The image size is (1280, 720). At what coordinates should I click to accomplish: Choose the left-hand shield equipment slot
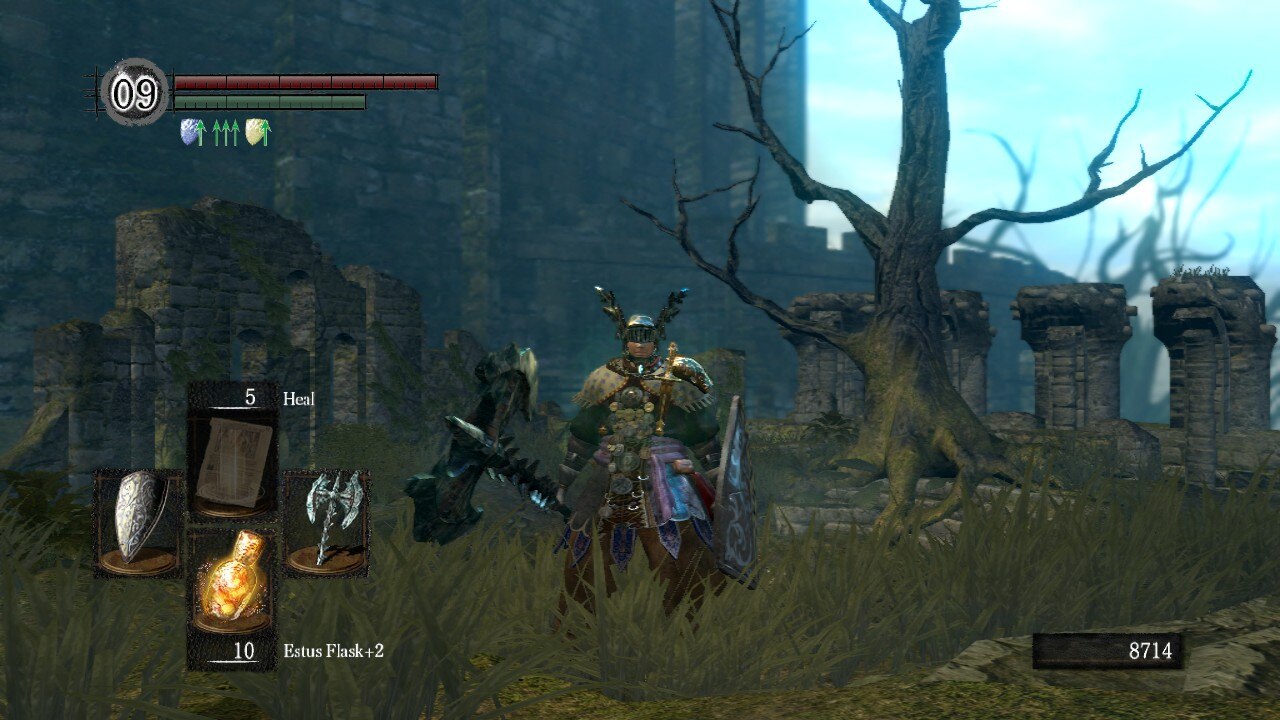138,522
